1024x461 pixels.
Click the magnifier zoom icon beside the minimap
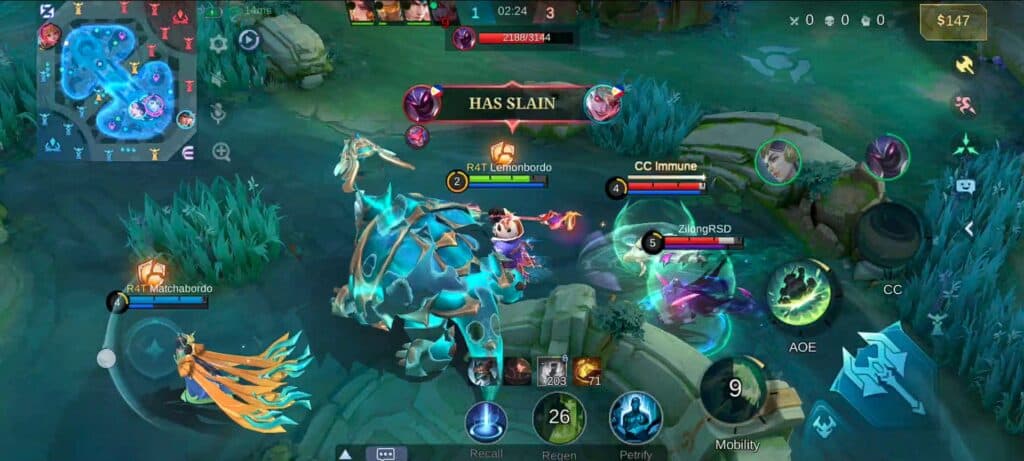coord(221,151)
